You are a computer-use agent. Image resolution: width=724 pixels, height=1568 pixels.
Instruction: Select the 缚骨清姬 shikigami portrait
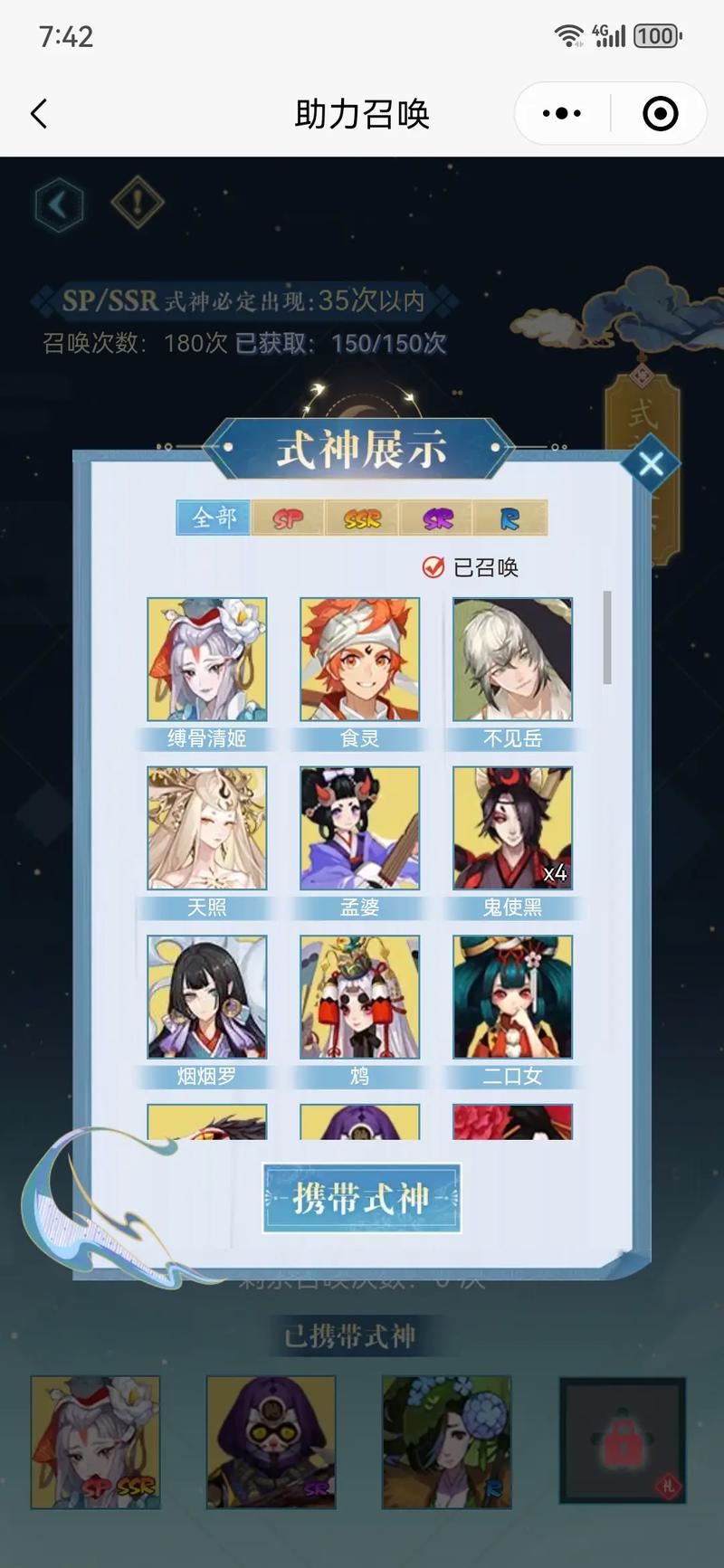tap(207, 659)
